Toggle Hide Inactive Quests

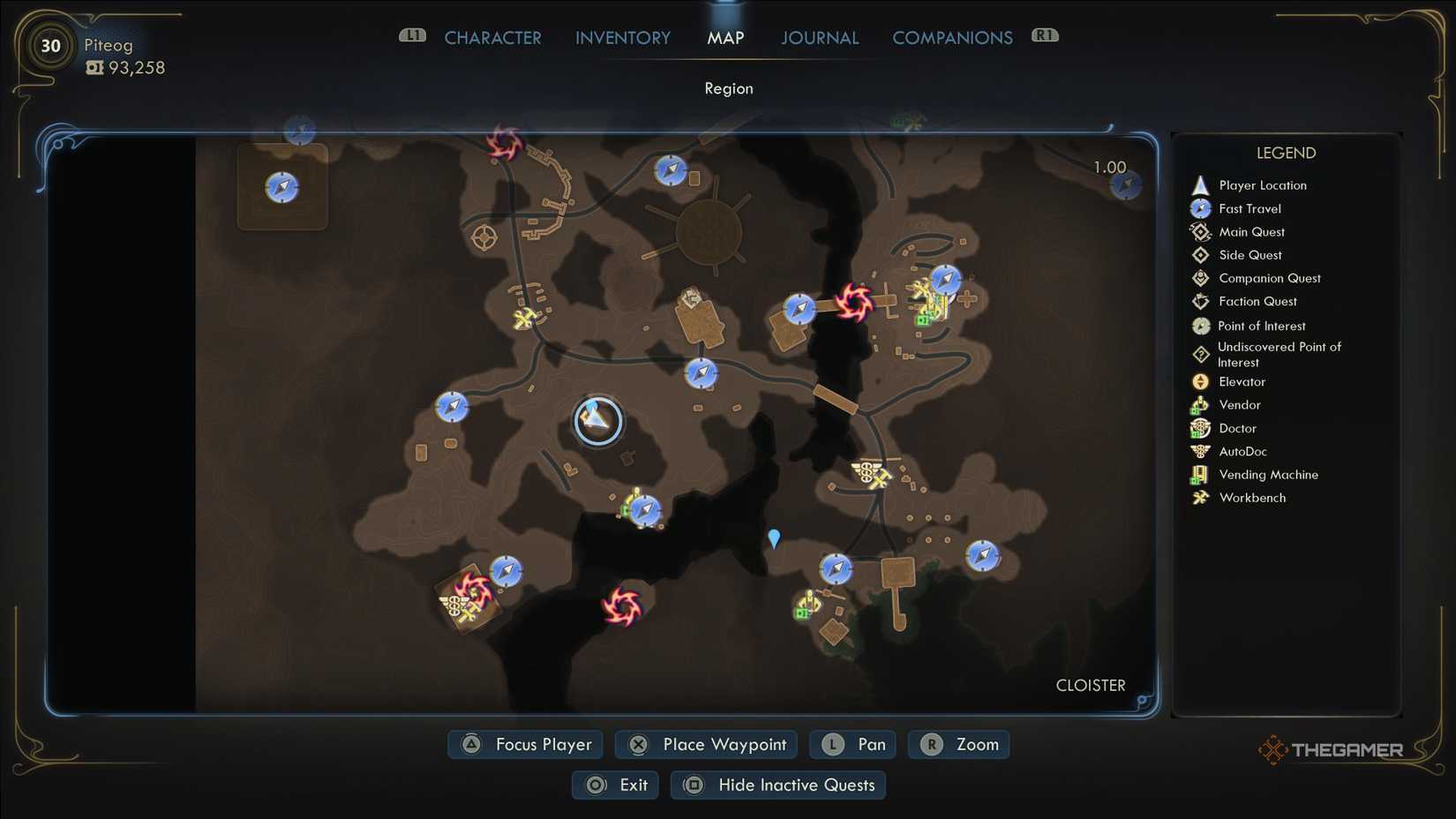click(777, 785)
